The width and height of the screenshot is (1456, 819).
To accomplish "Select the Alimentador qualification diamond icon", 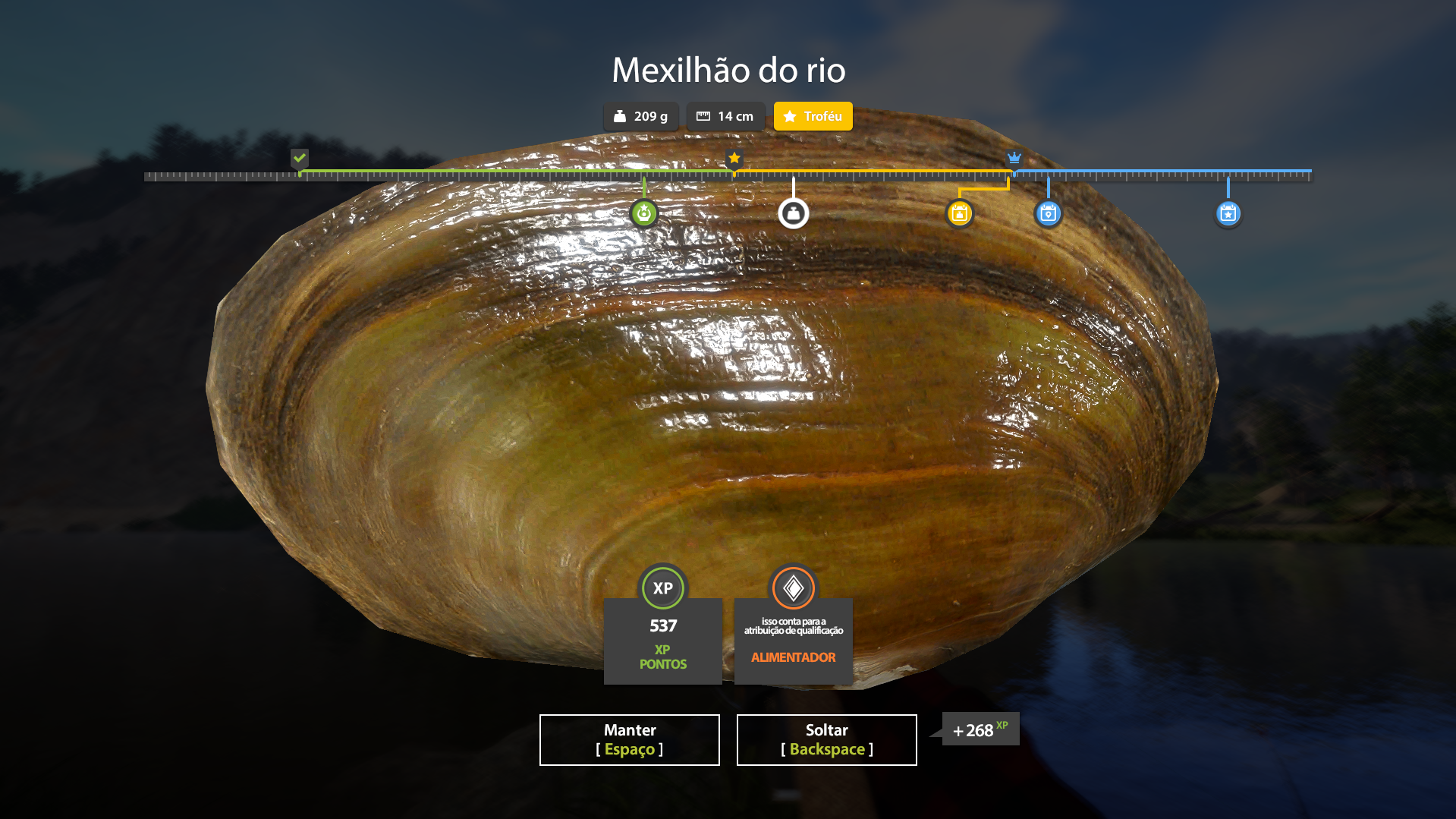I will (x=794, y=587).
